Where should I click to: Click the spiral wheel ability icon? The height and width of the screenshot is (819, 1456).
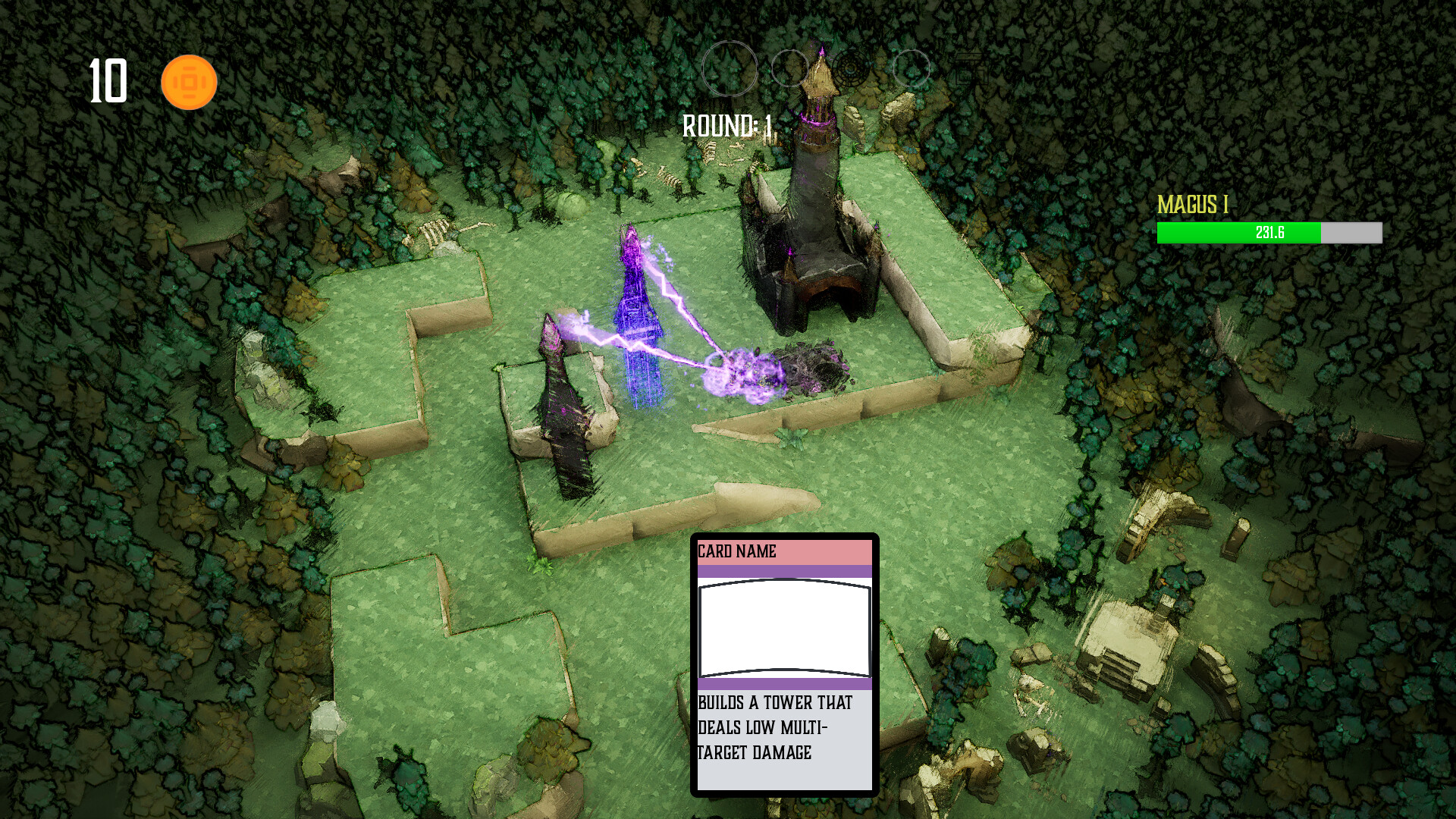pos(849,68)
